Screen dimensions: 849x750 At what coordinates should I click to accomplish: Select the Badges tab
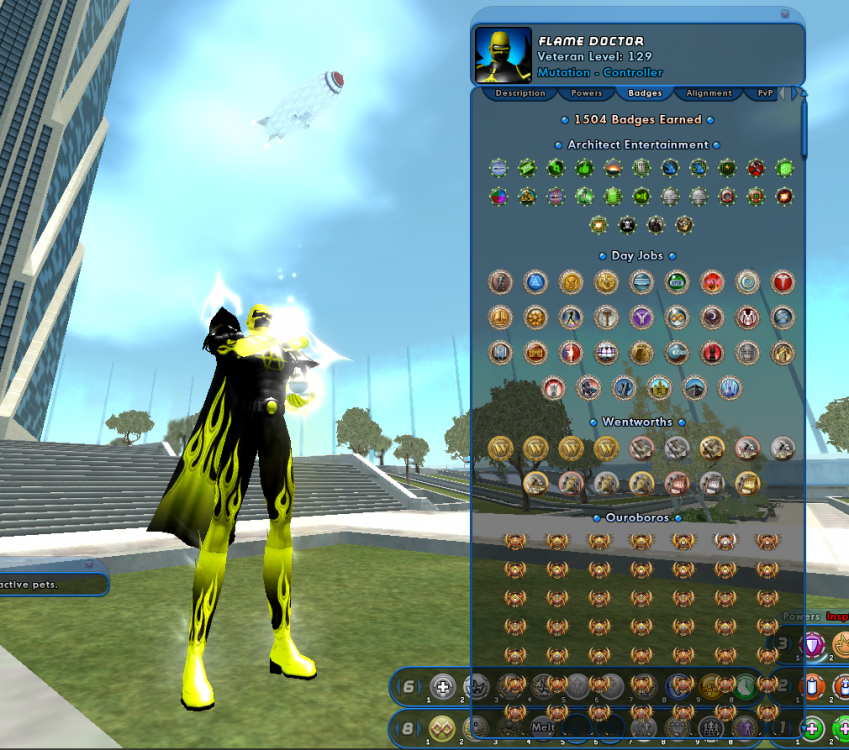click(645, 93)
